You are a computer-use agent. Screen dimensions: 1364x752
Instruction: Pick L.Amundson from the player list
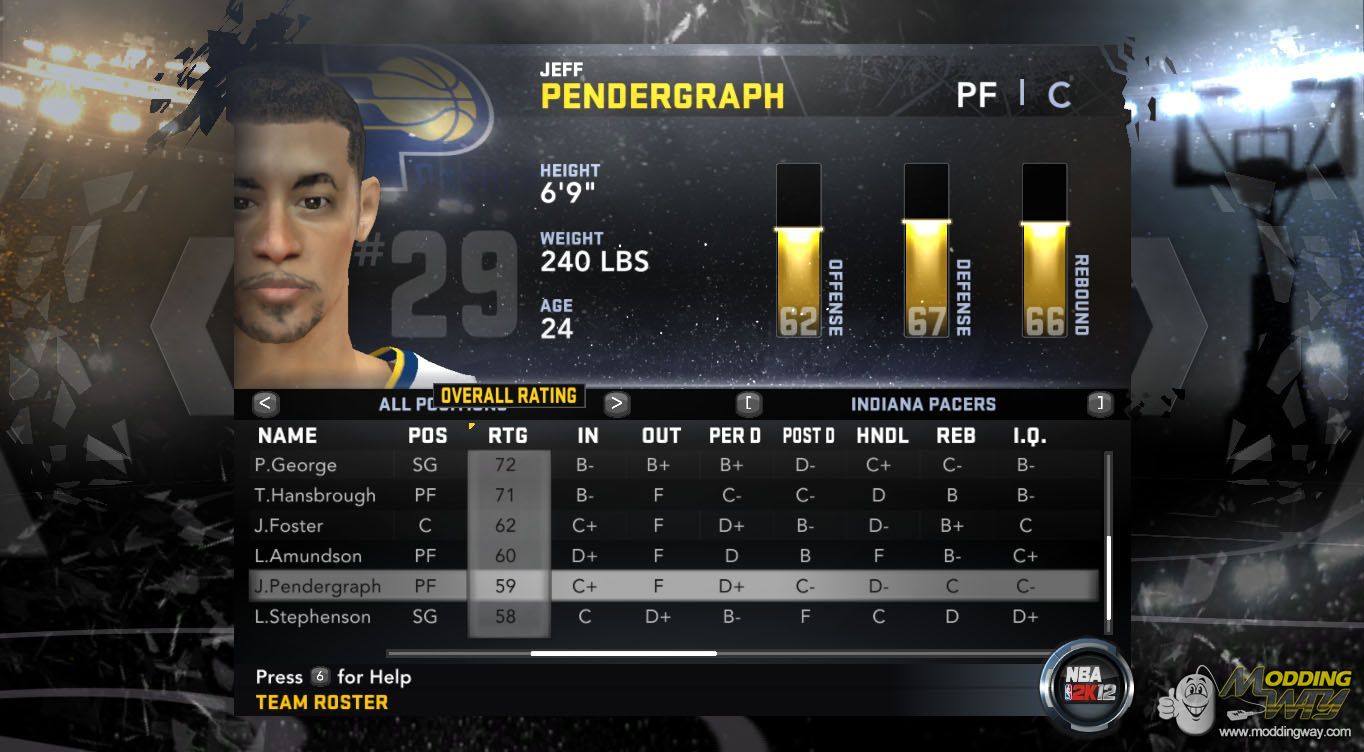[x=308, y=556]
